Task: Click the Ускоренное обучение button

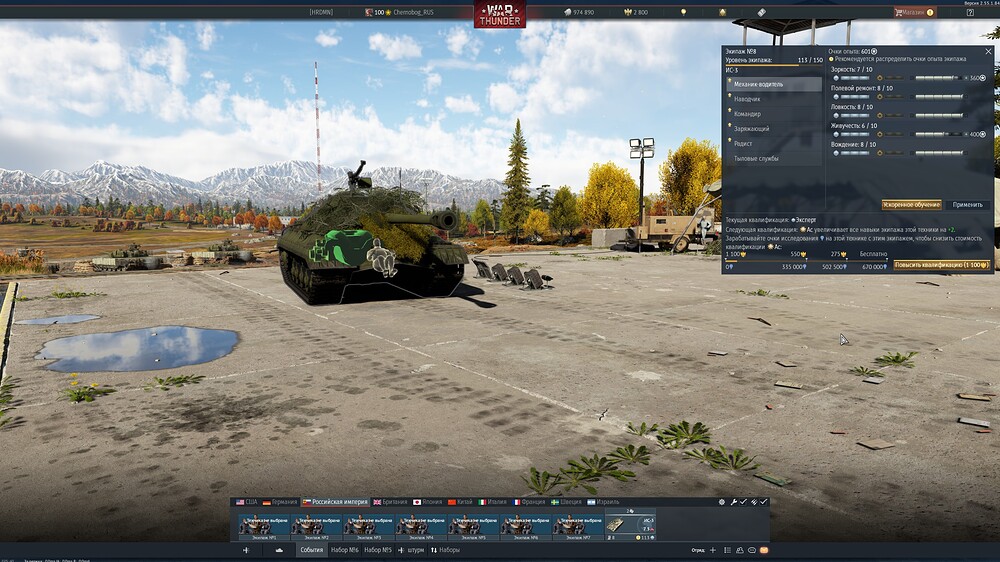Action: (911, 204)
